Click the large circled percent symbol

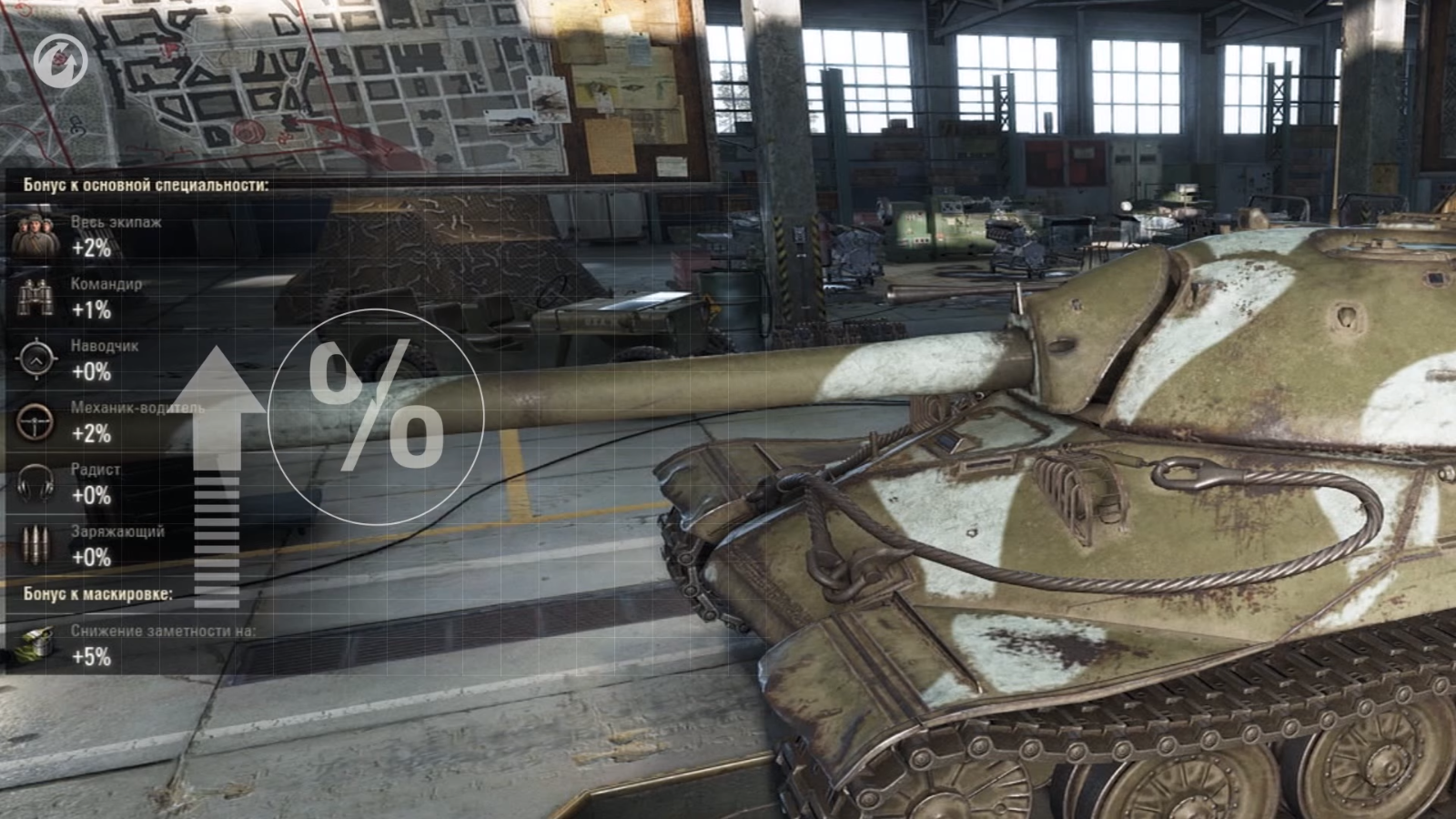click(x=376, y=416)
